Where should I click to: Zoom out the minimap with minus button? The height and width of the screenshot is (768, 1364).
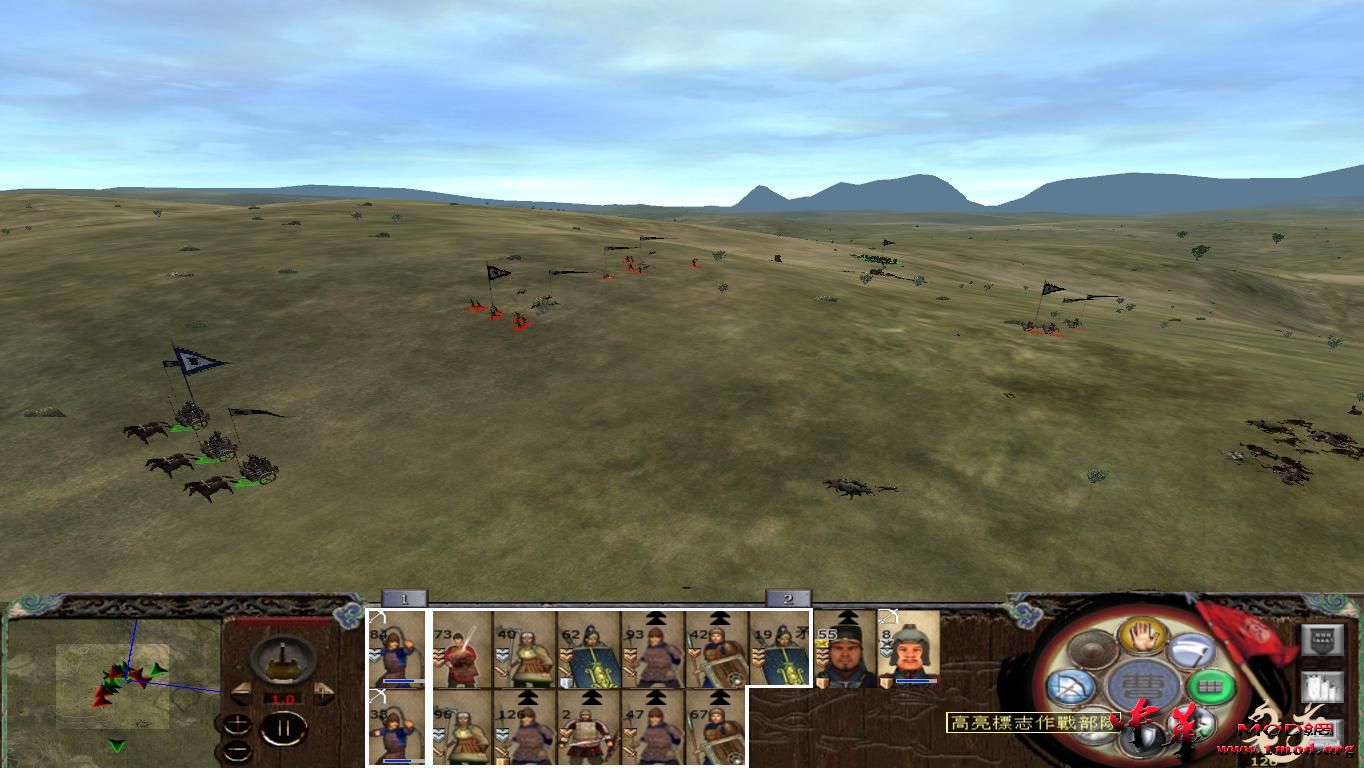(237, 750)
